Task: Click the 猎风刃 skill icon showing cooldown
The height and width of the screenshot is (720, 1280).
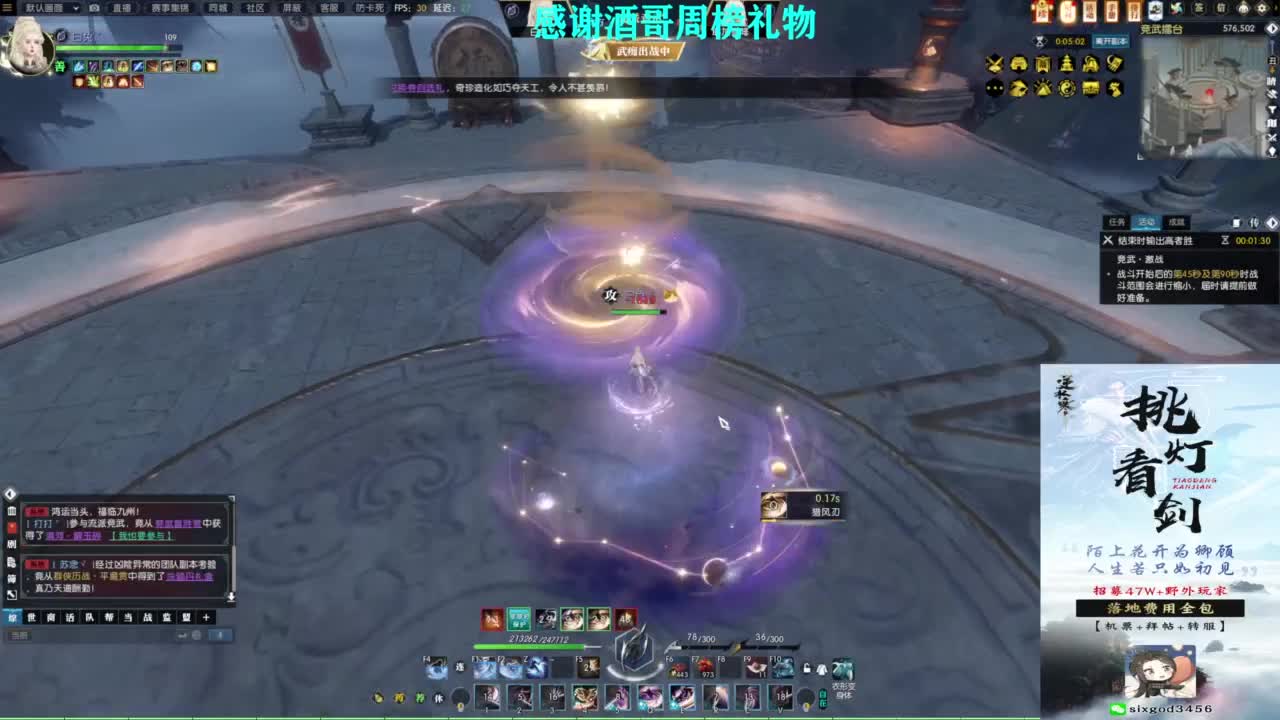Action: [x=772, y=504]
